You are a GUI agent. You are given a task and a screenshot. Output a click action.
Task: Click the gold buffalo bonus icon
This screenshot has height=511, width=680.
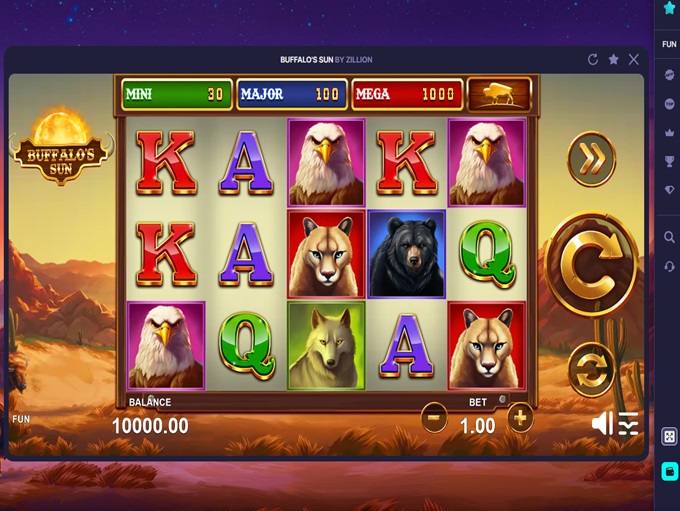click(499, 94)
